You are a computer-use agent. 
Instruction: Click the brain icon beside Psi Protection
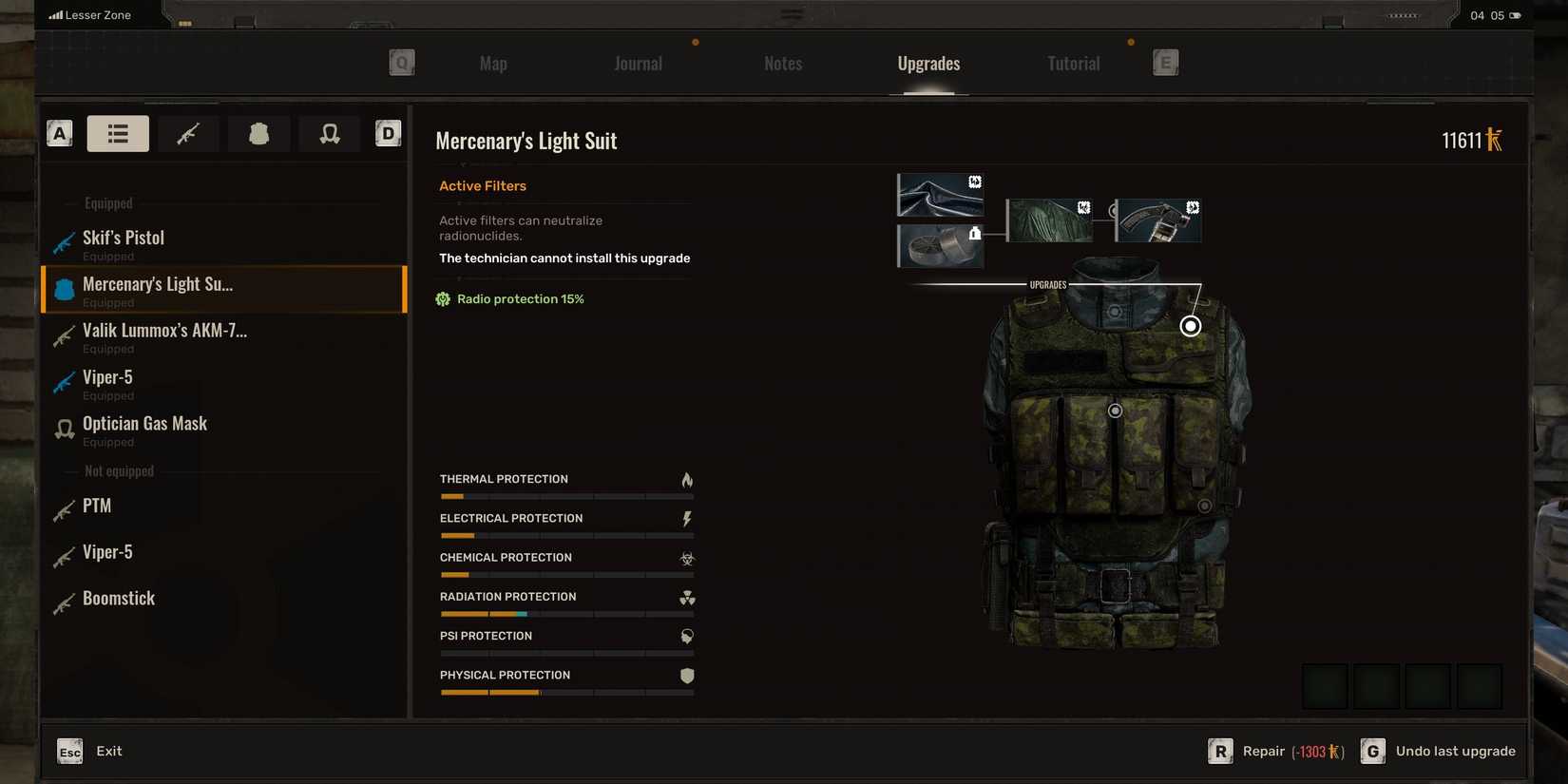[686, 636]
